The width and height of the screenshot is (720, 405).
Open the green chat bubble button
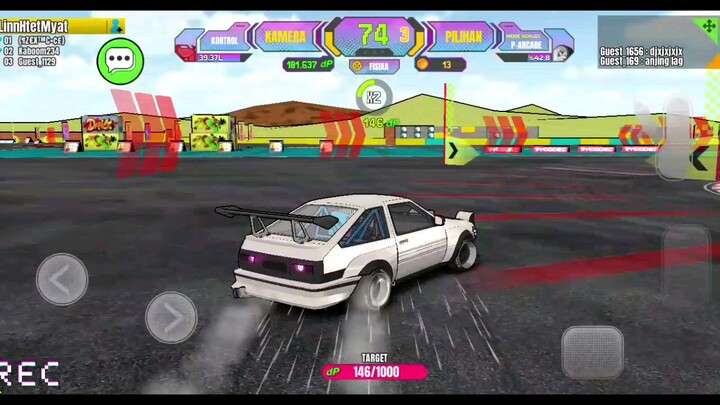tap(121, 60)
